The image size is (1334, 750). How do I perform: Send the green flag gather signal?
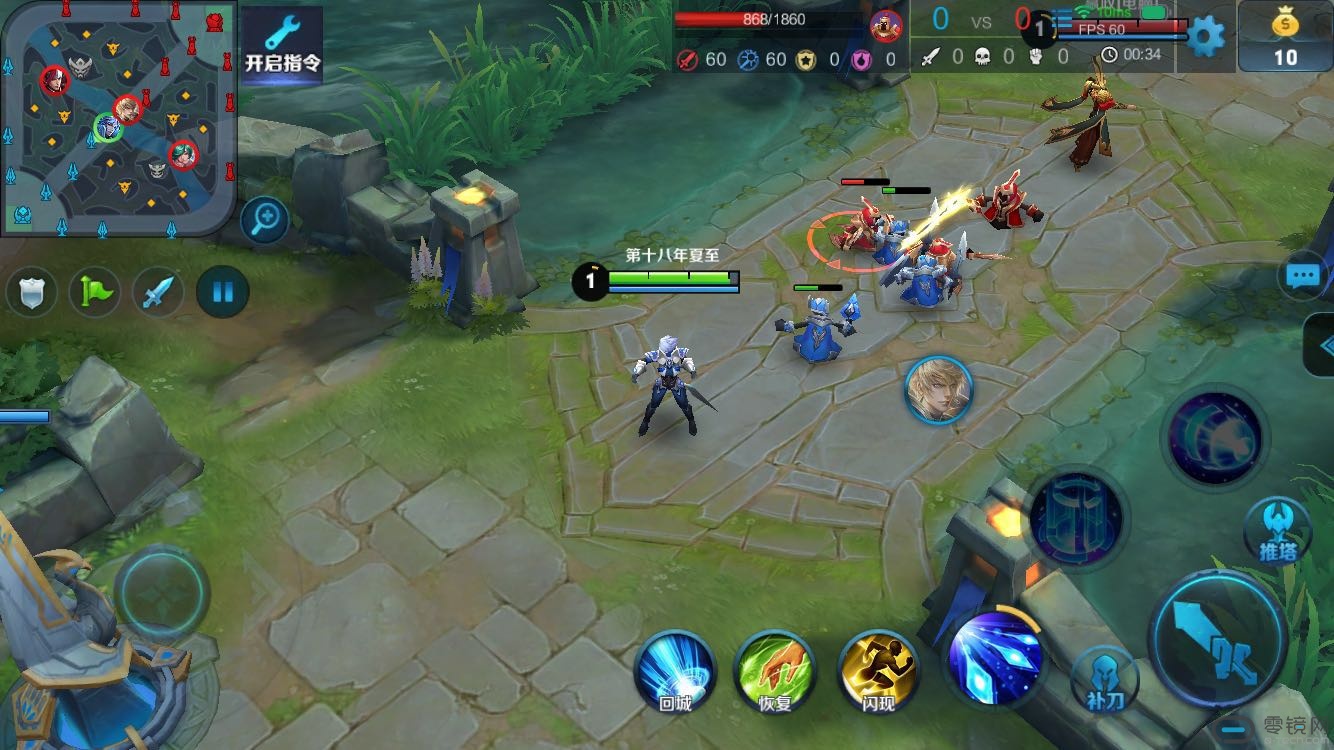(x=94, y=293)
